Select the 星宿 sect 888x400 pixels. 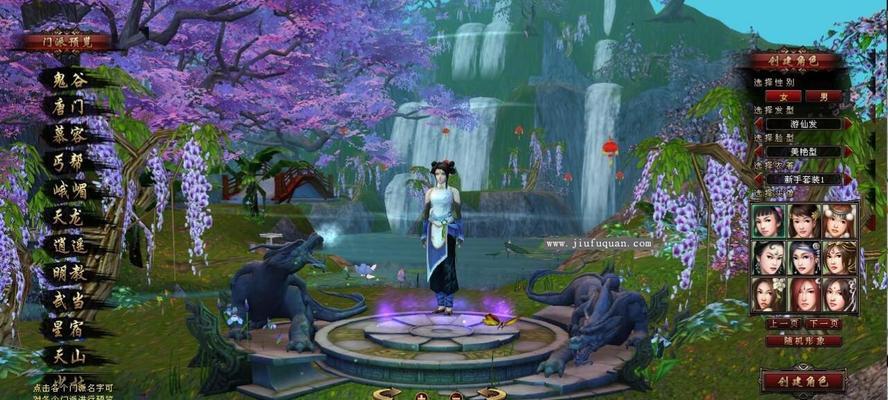[x=68, y=327]
